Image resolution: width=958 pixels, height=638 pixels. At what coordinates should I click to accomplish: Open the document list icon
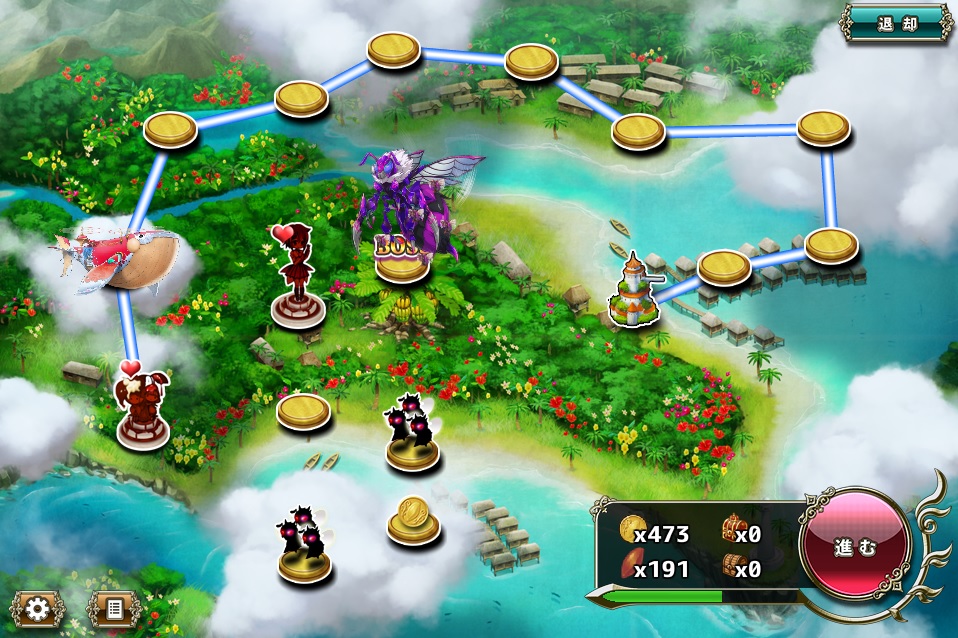[113, 607]
